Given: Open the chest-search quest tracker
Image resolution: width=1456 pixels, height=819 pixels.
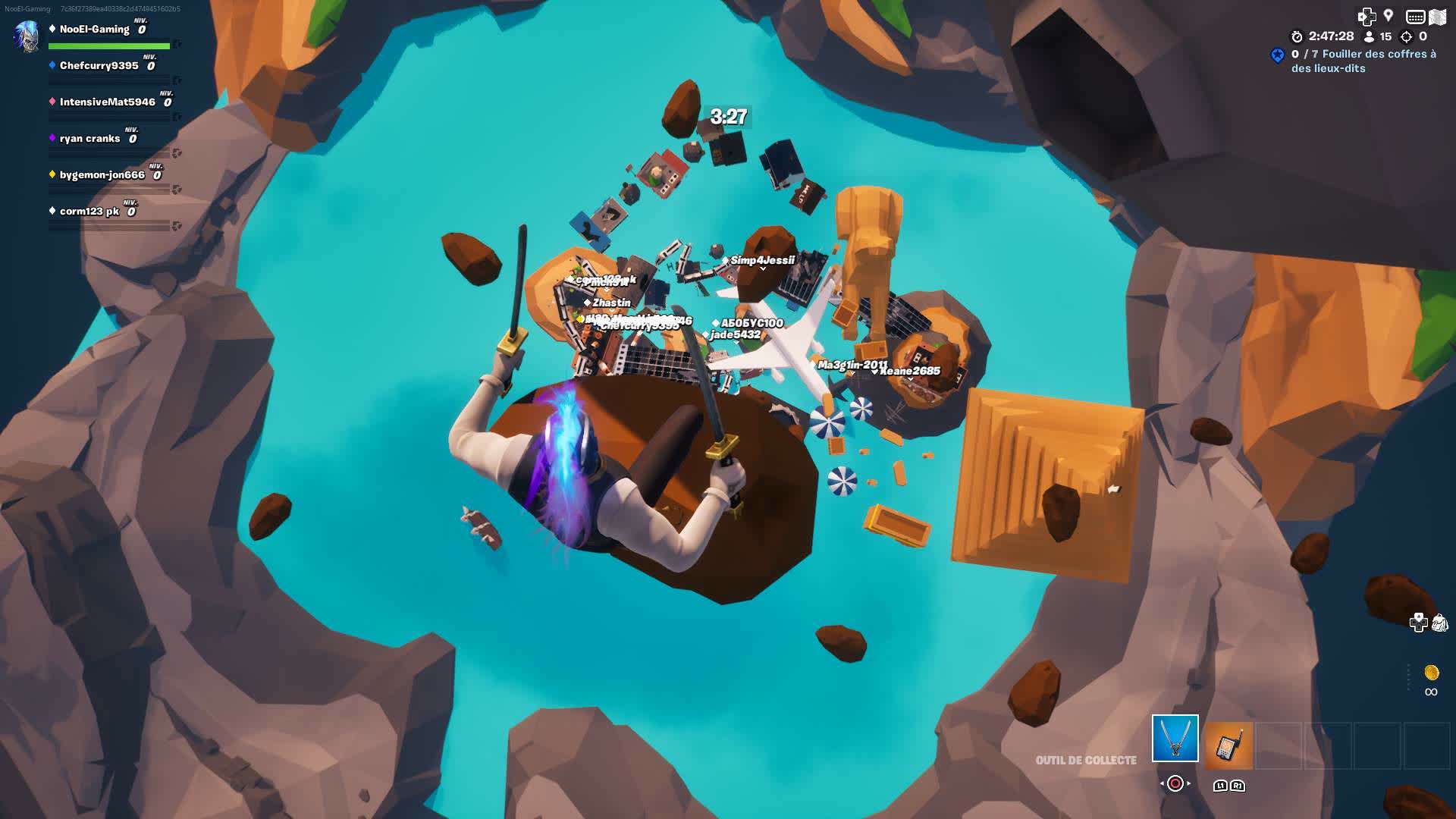Looking at the screenshot, I should click(x=1363, y=61).
